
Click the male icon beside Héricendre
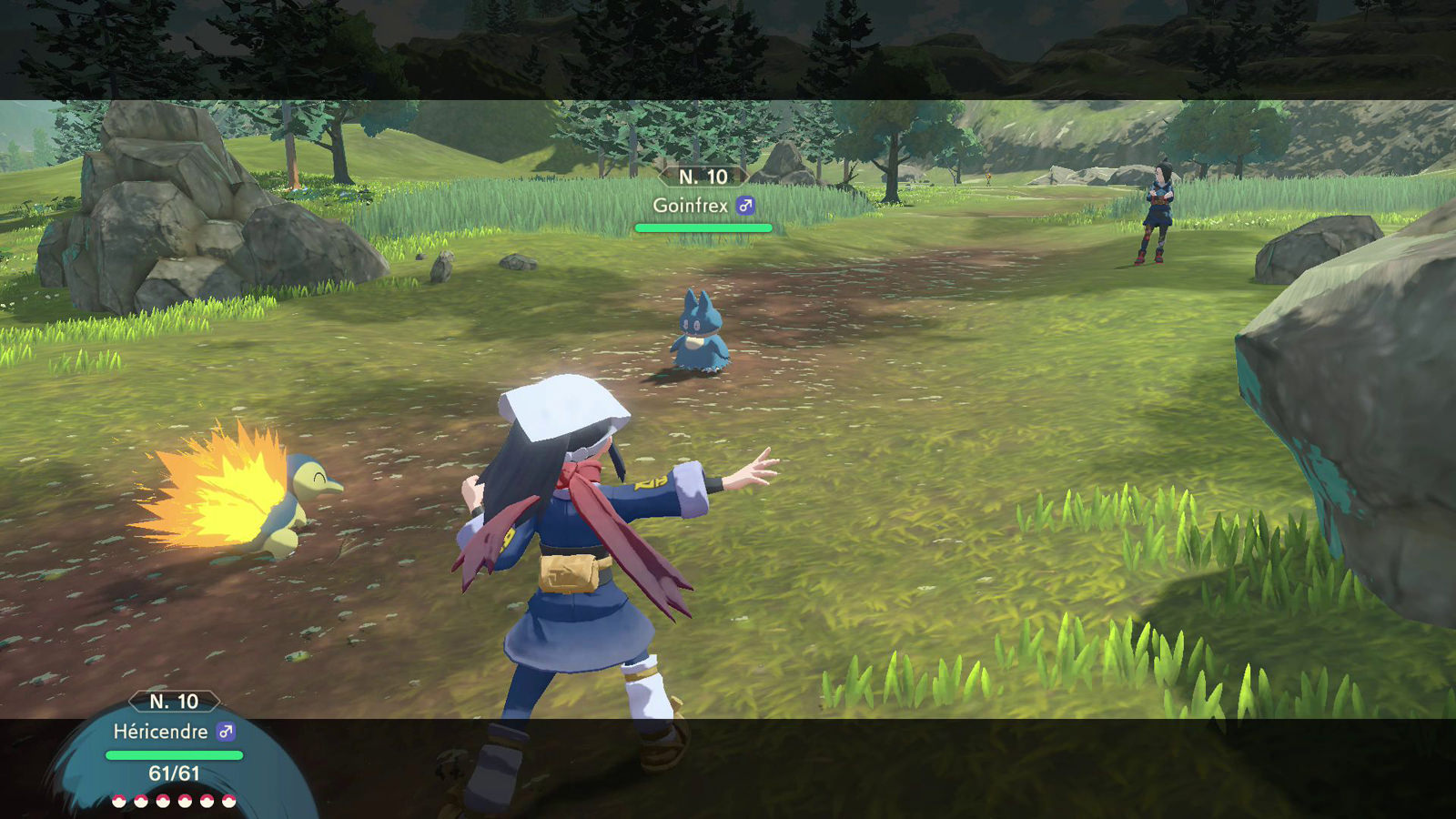point(226,732)
